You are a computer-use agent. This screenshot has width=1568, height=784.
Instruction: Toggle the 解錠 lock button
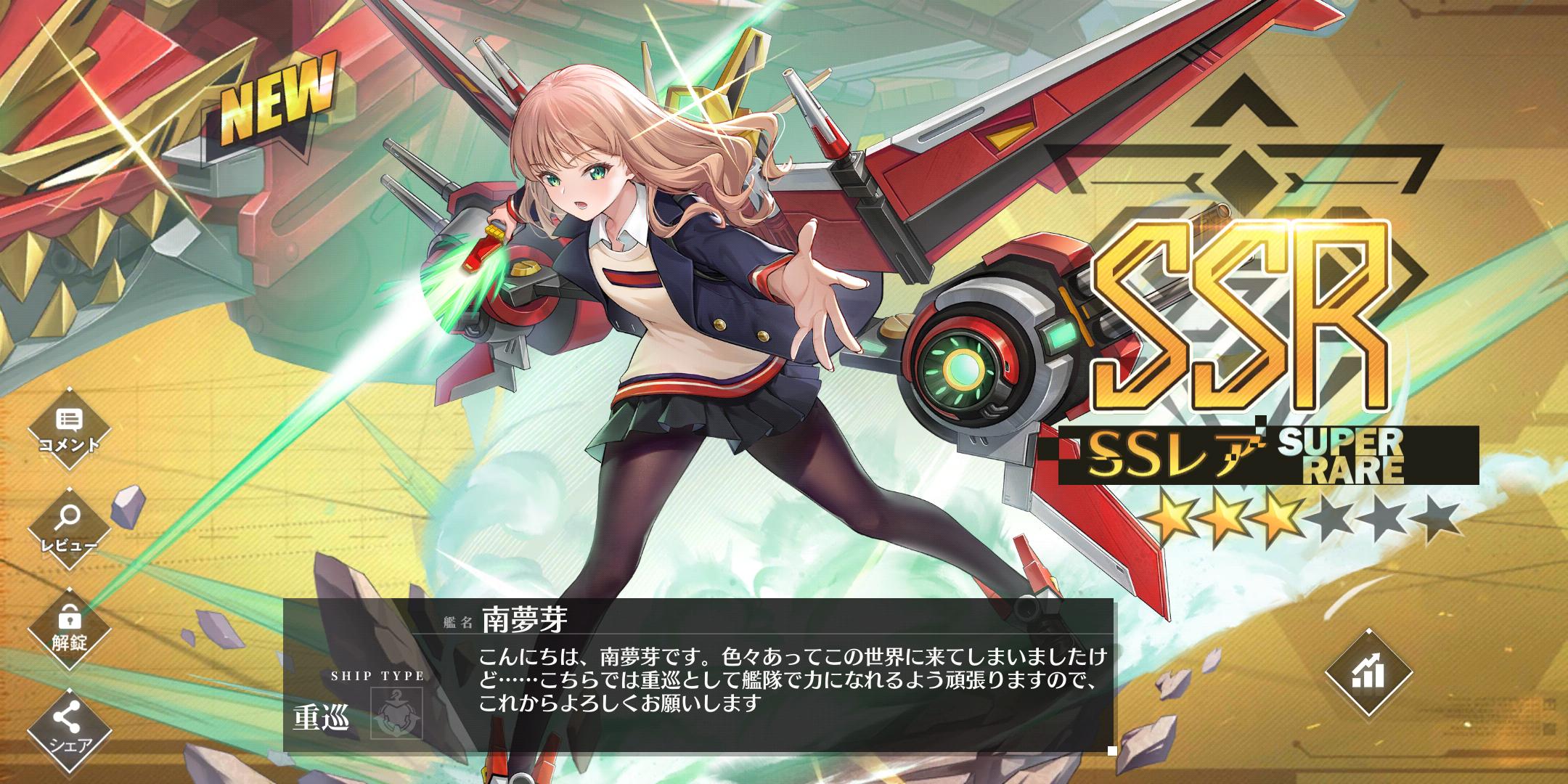point(70,627)
